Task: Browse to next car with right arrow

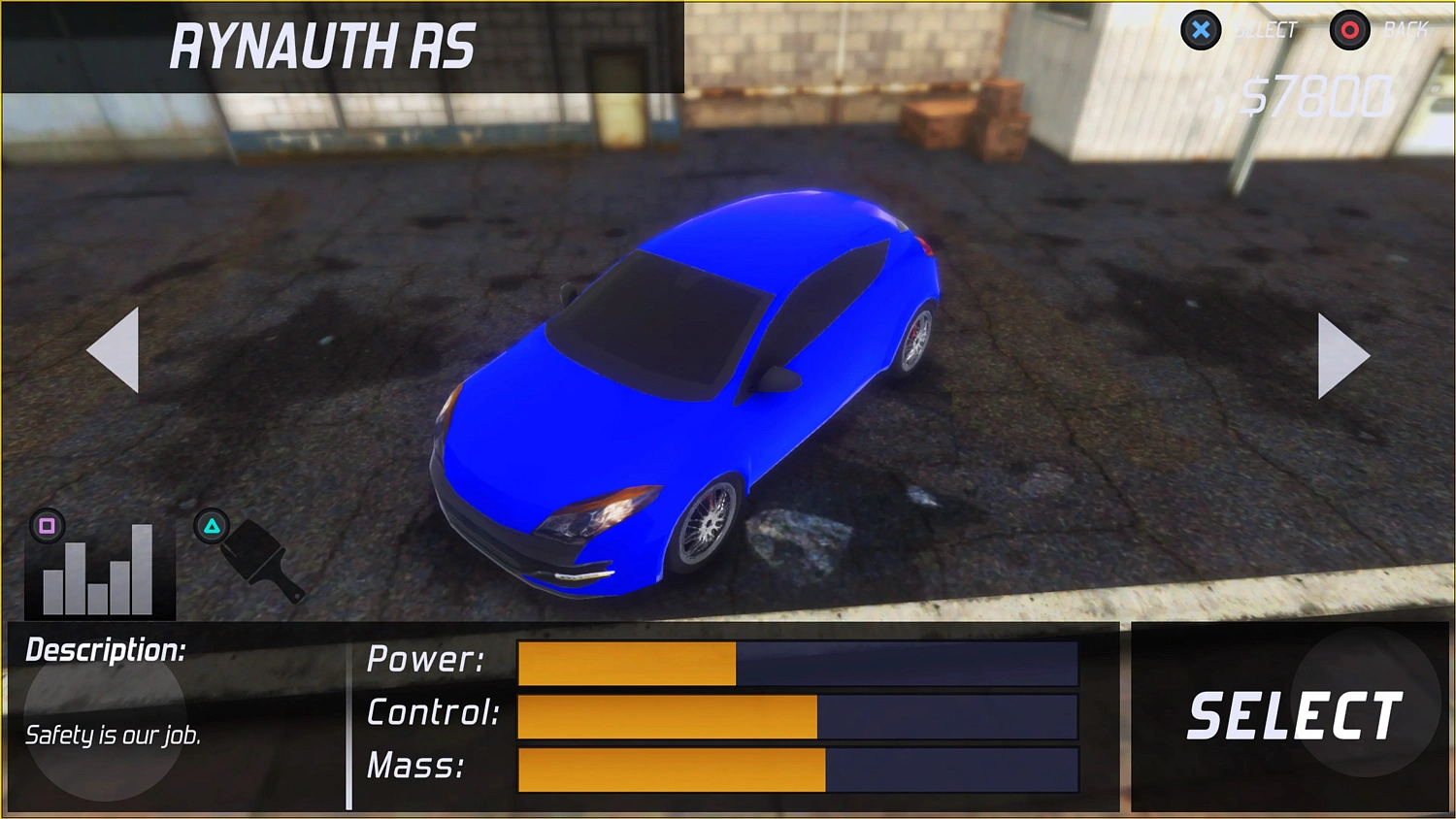Action: pyautogui.click(x=1342, y=357)
